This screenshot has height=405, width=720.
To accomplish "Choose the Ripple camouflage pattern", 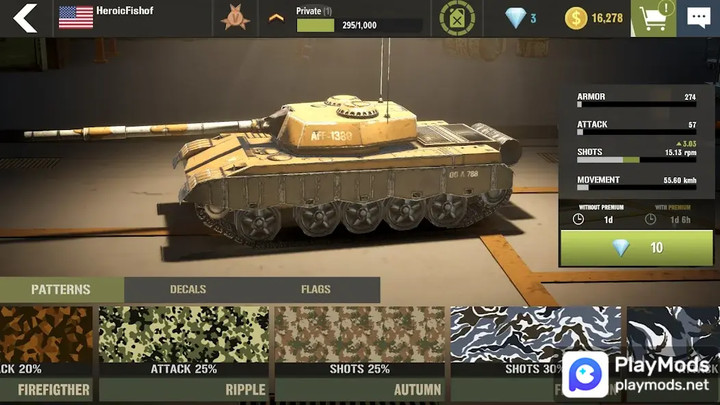I will pyautogui.click(x=183, y=345).
